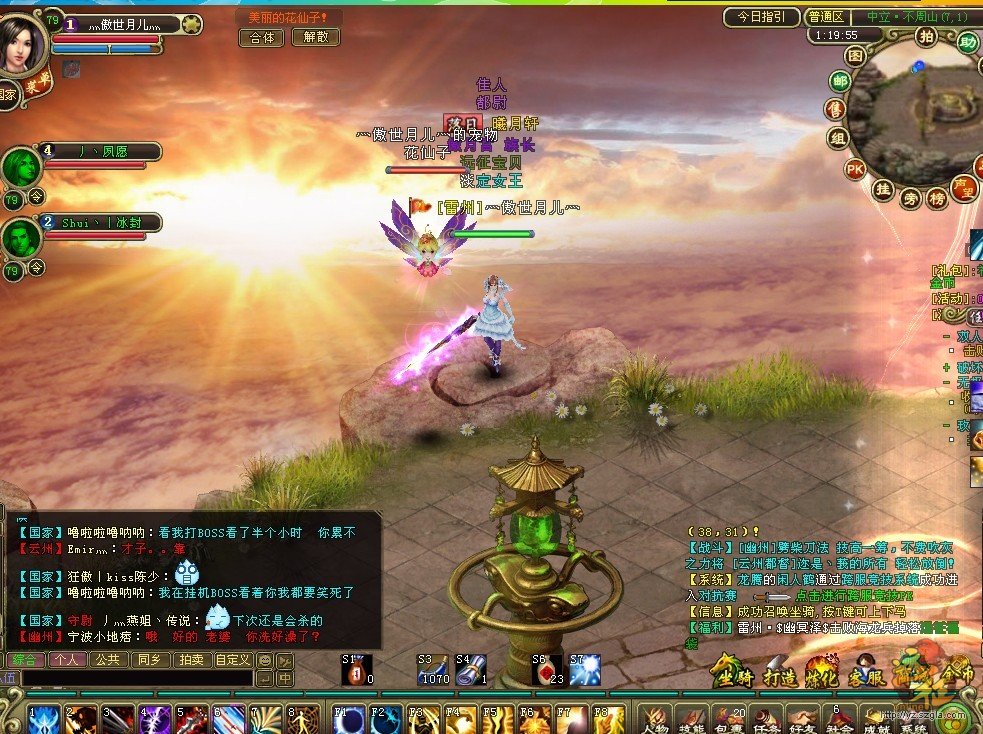983x734 pixels.
Task: Open the 榜 ranking button
Action: pos(937,198)
